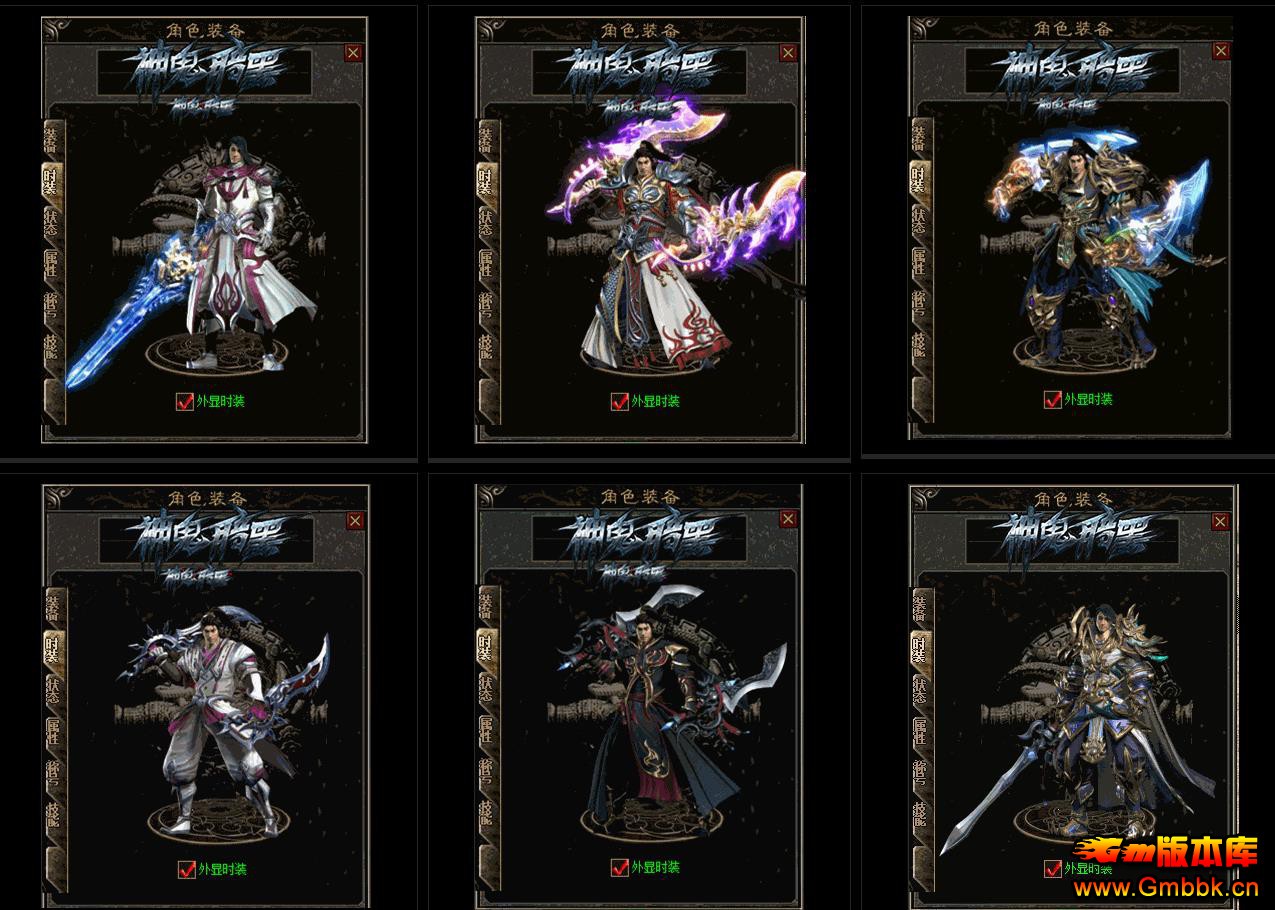Image resolution: width=1275 pixels, height=910 pixels.
Task: Close the gold-armored blue-blade character panel
Action: point(1220,51)
